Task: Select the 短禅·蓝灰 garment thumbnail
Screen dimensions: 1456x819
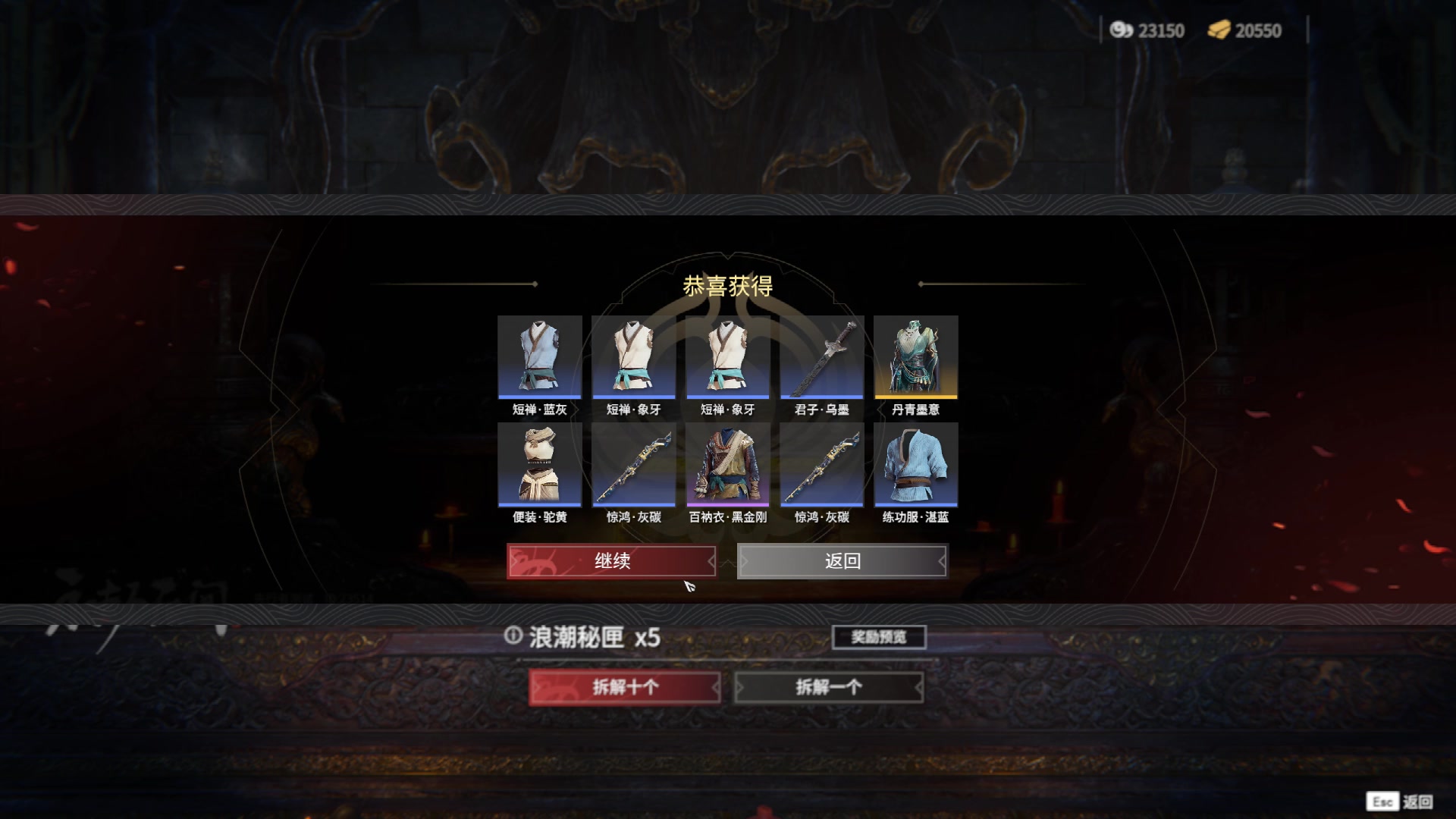Action: 539,356
